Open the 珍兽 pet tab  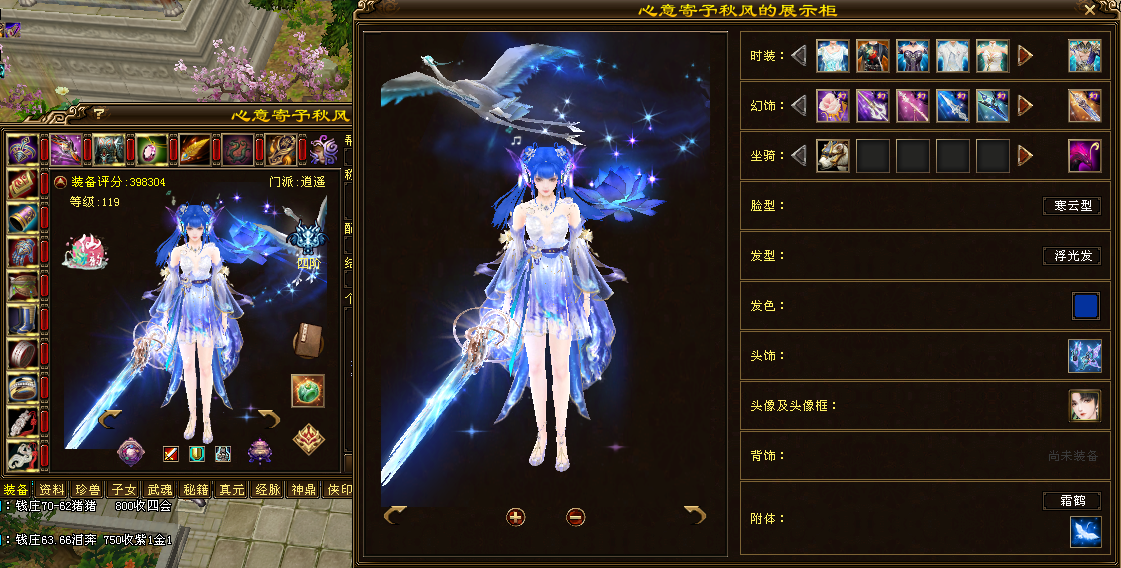pos(88,490)
